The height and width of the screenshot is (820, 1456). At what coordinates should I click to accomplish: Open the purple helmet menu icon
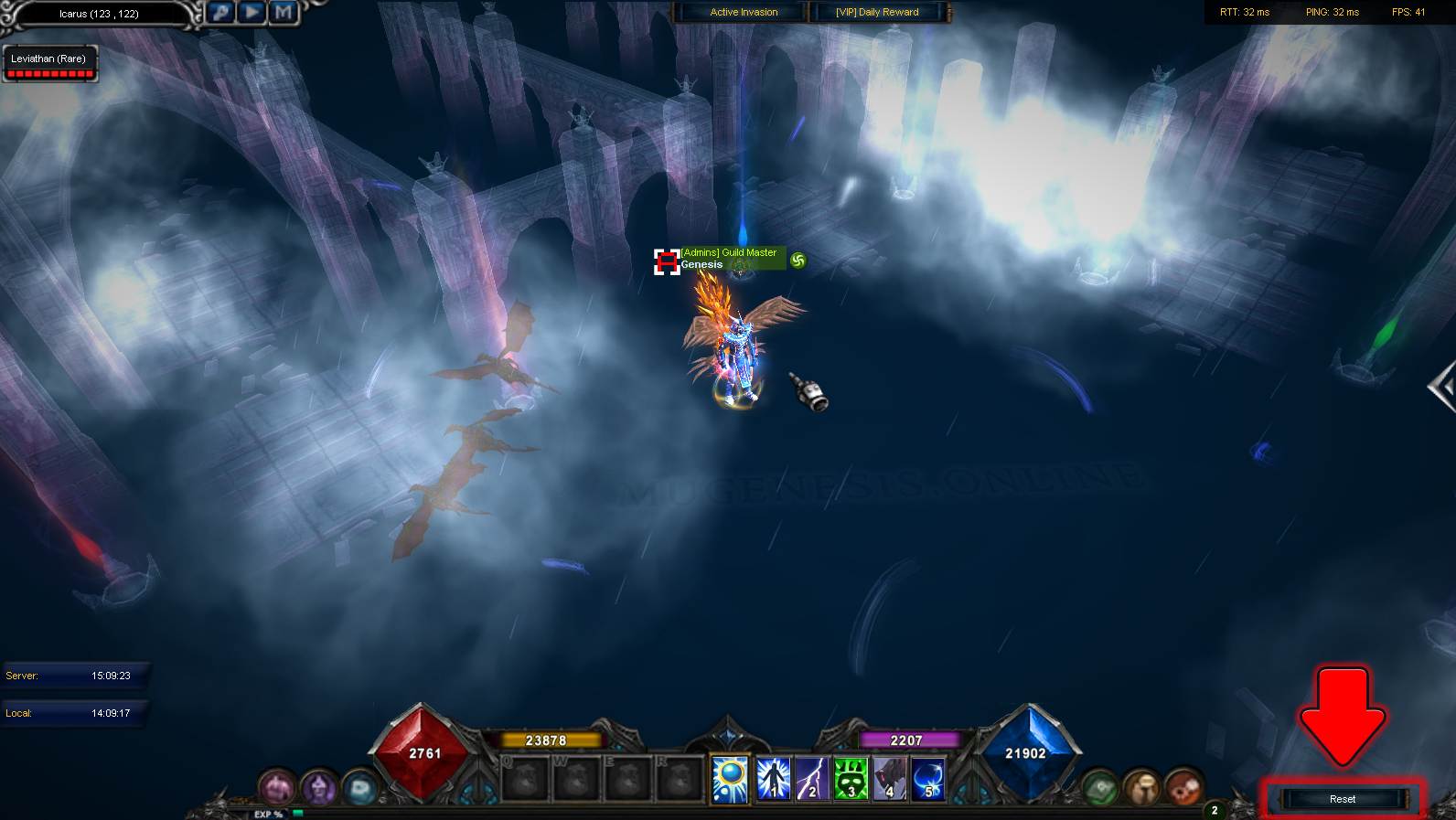point(276,786)
